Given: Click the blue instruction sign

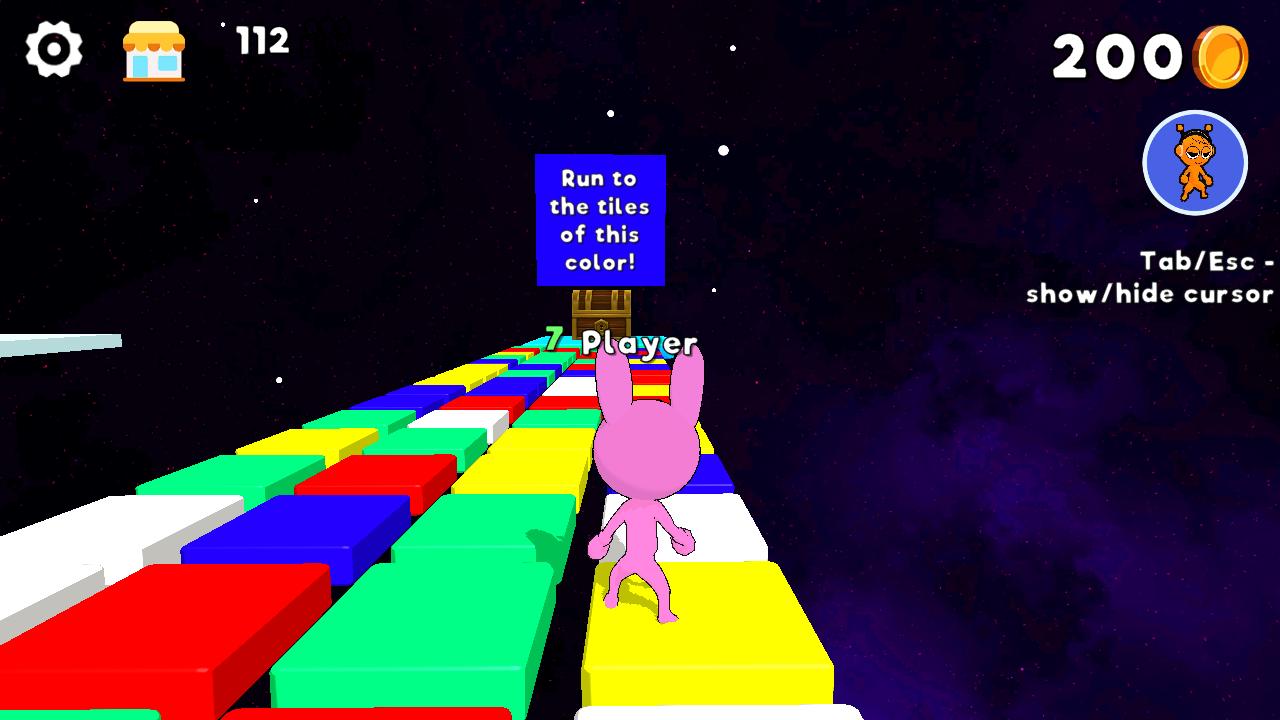Looking at the screenshot, I should pyautogui.click(x=600, y=220).
